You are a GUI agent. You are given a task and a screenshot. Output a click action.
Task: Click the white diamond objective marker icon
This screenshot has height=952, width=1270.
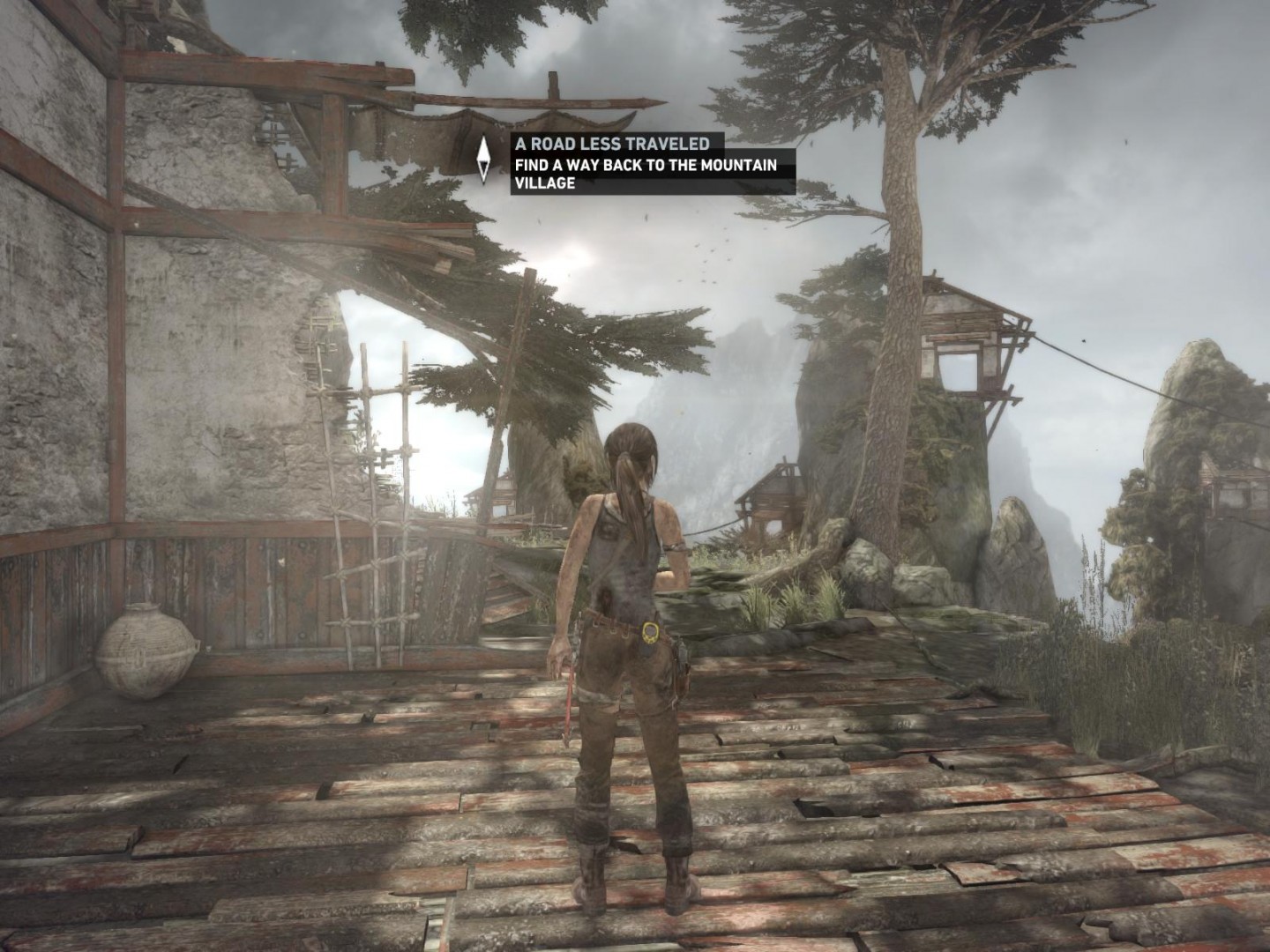[483, 160]
